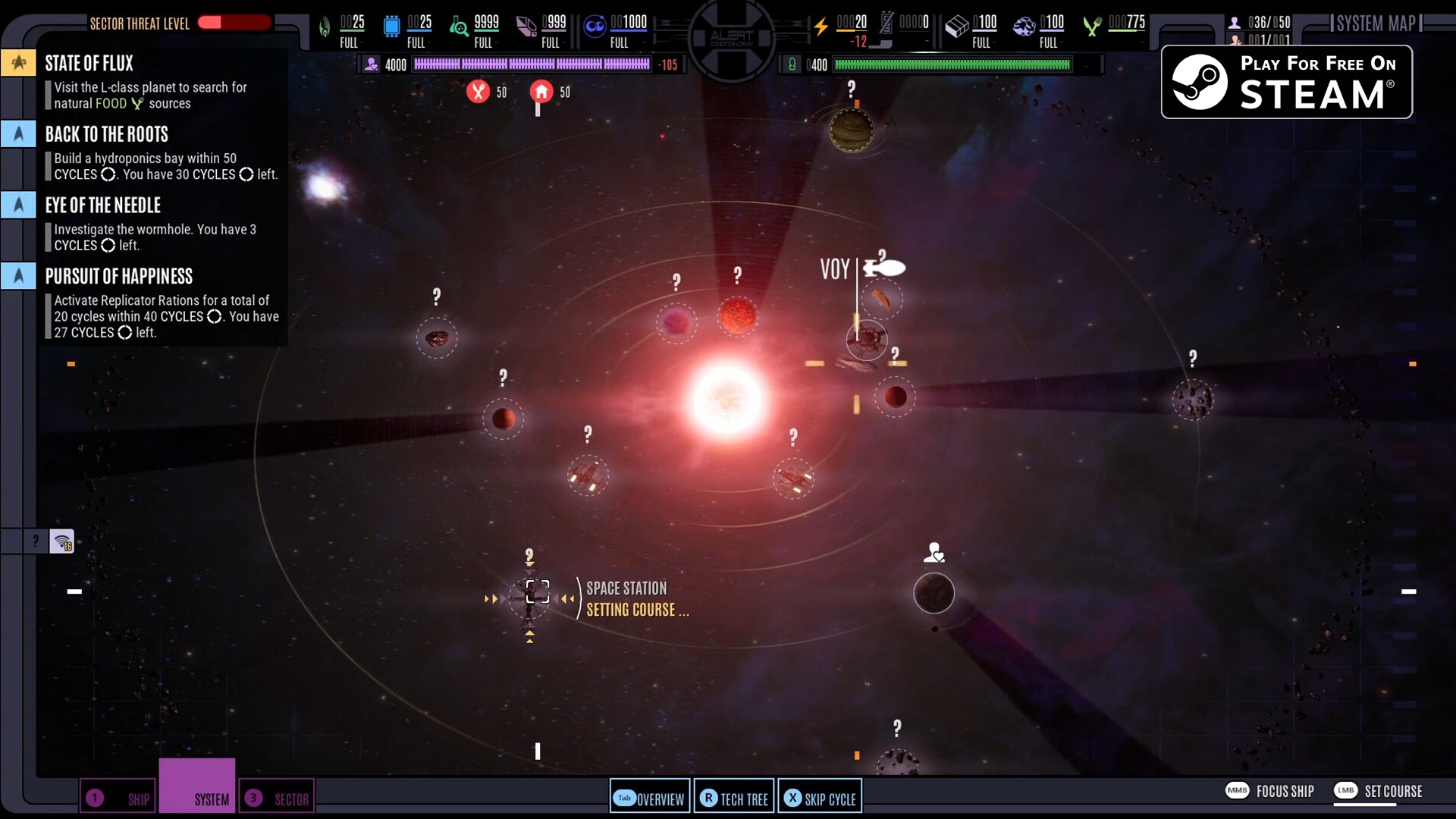Click the Set Course control
1456x819 pixels.
click(x=1378, y=791)
